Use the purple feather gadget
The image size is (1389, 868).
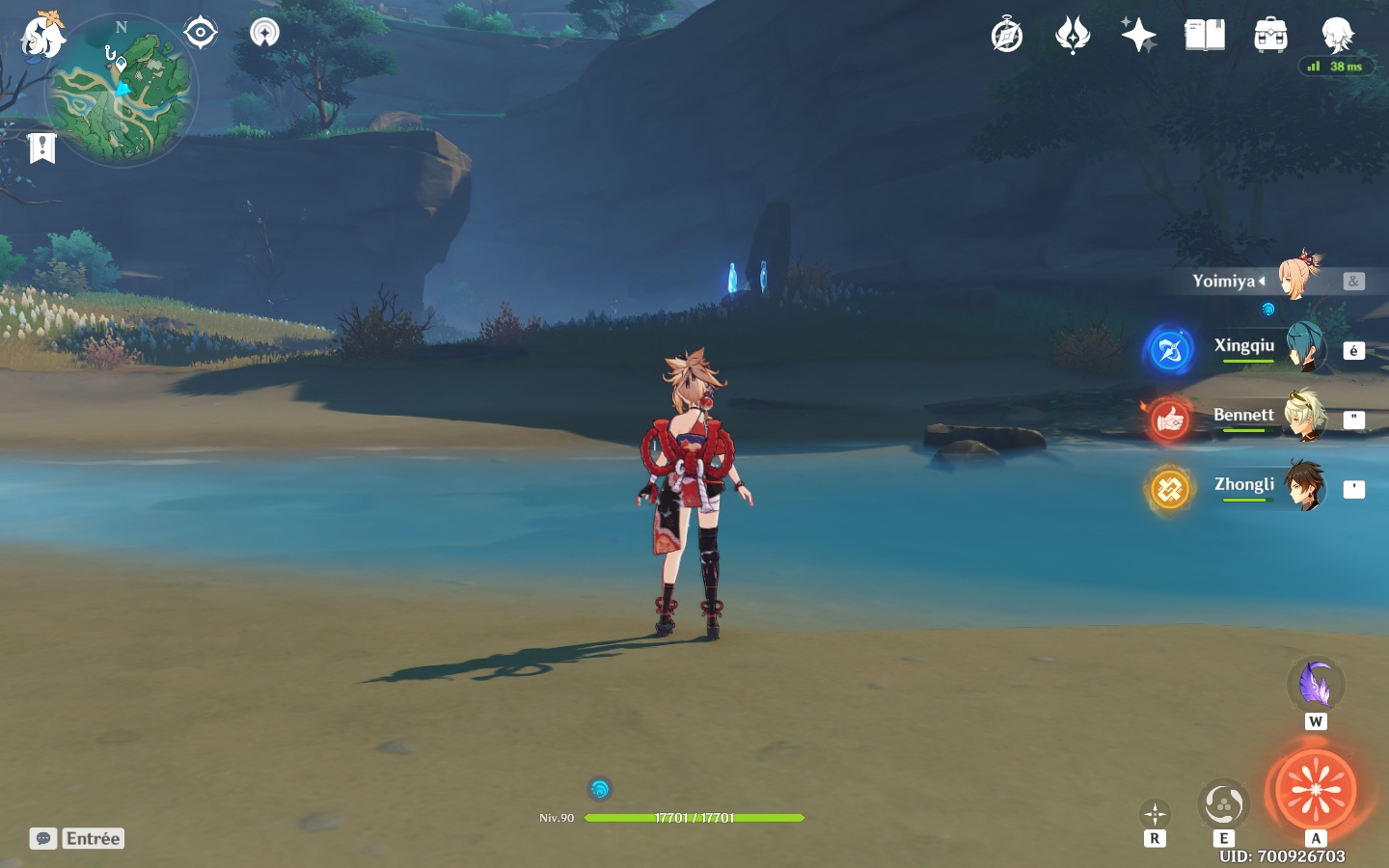(x=1316, y=685)
